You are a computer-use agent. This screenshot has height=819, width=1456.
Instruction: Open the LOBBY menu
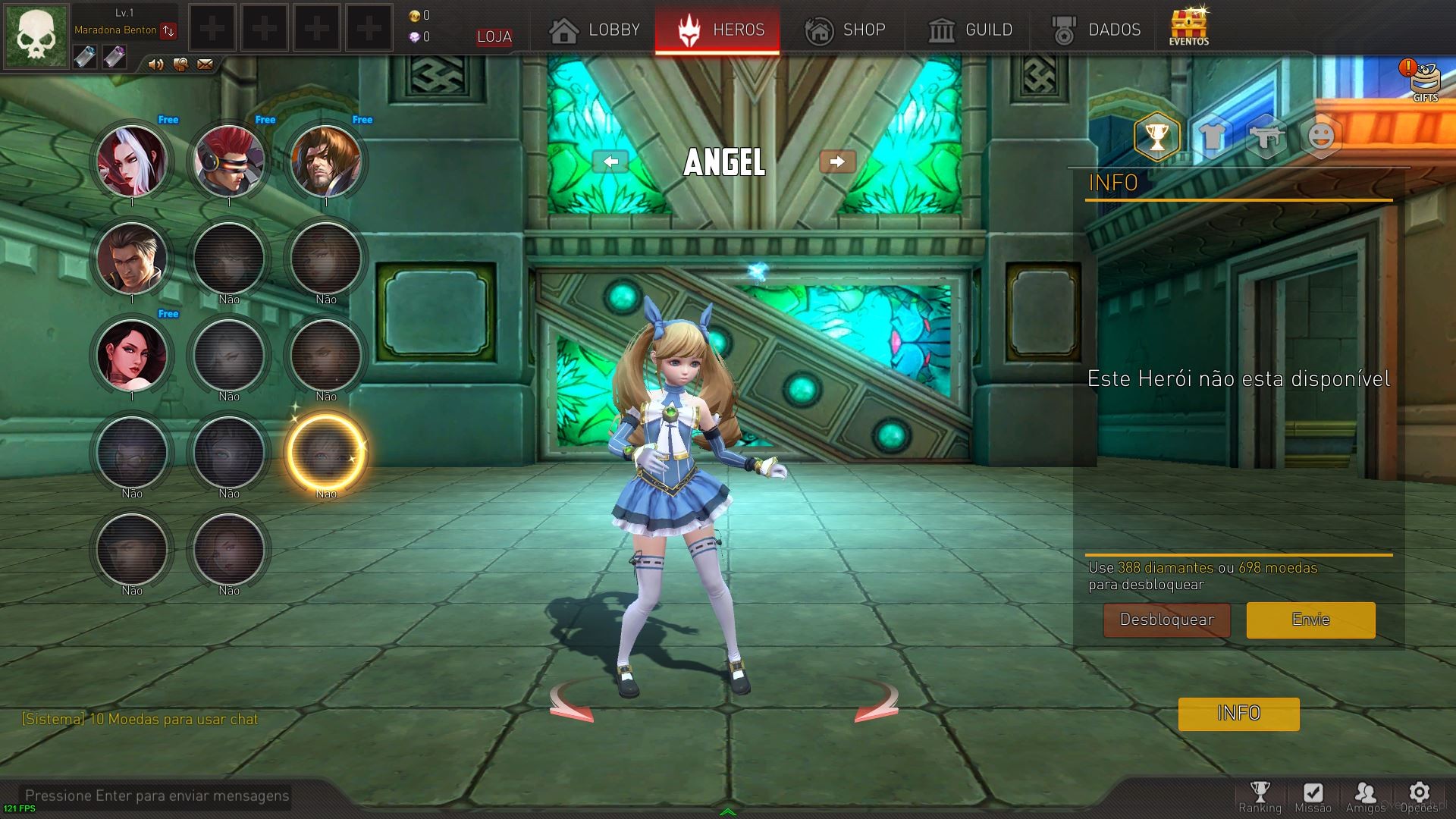click(595, 30)
